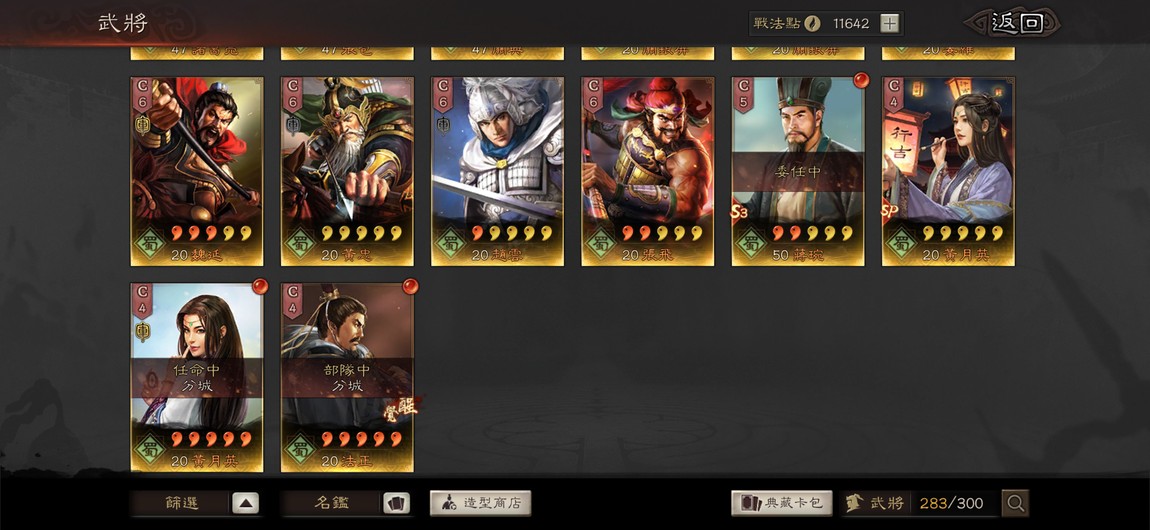
Task: Open the 張飛 general card
Action: 648,170
